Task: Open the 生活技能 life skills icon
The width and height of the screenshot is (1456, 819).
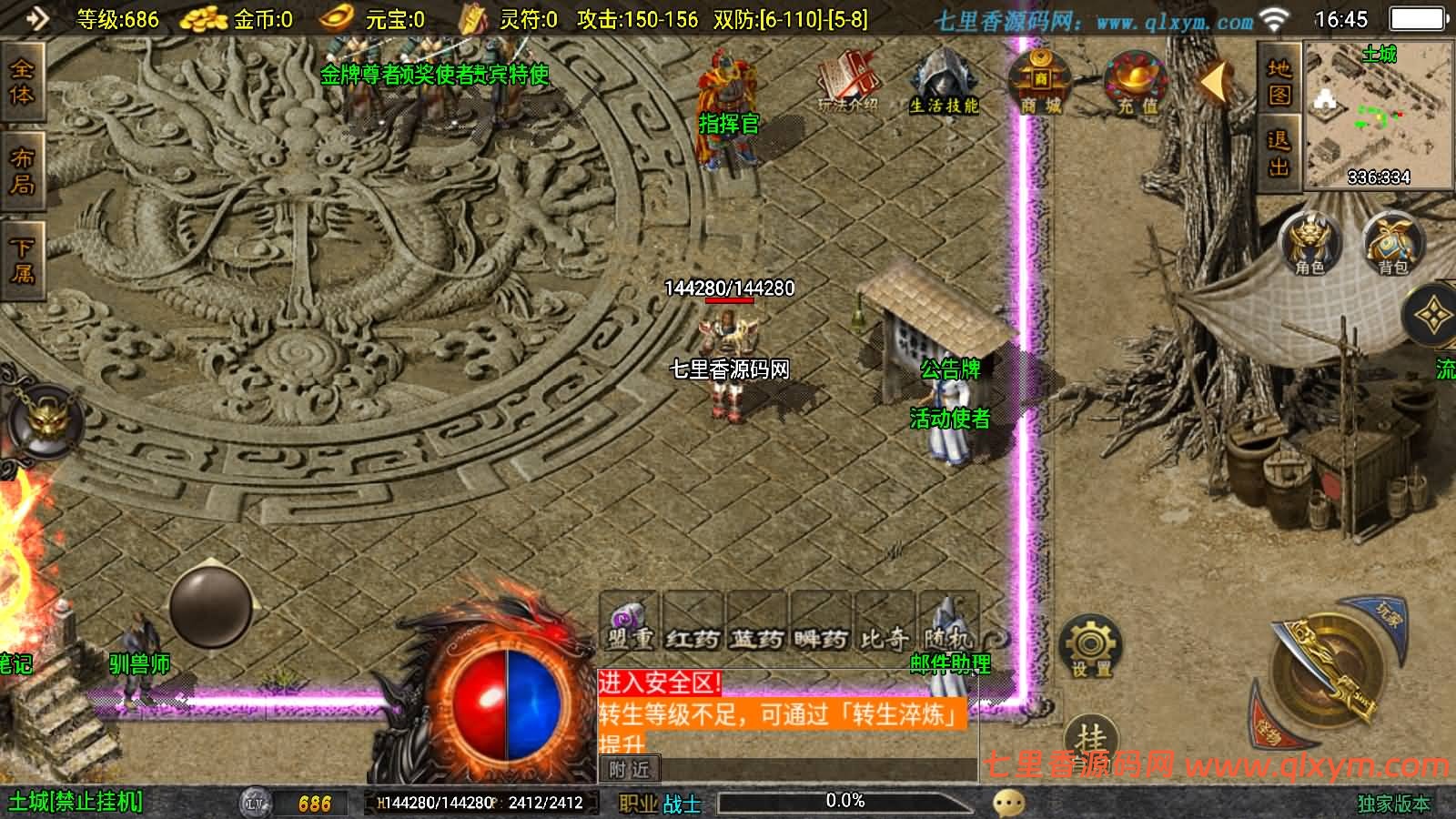Action: pyautogui.click(x=944, y=82)
